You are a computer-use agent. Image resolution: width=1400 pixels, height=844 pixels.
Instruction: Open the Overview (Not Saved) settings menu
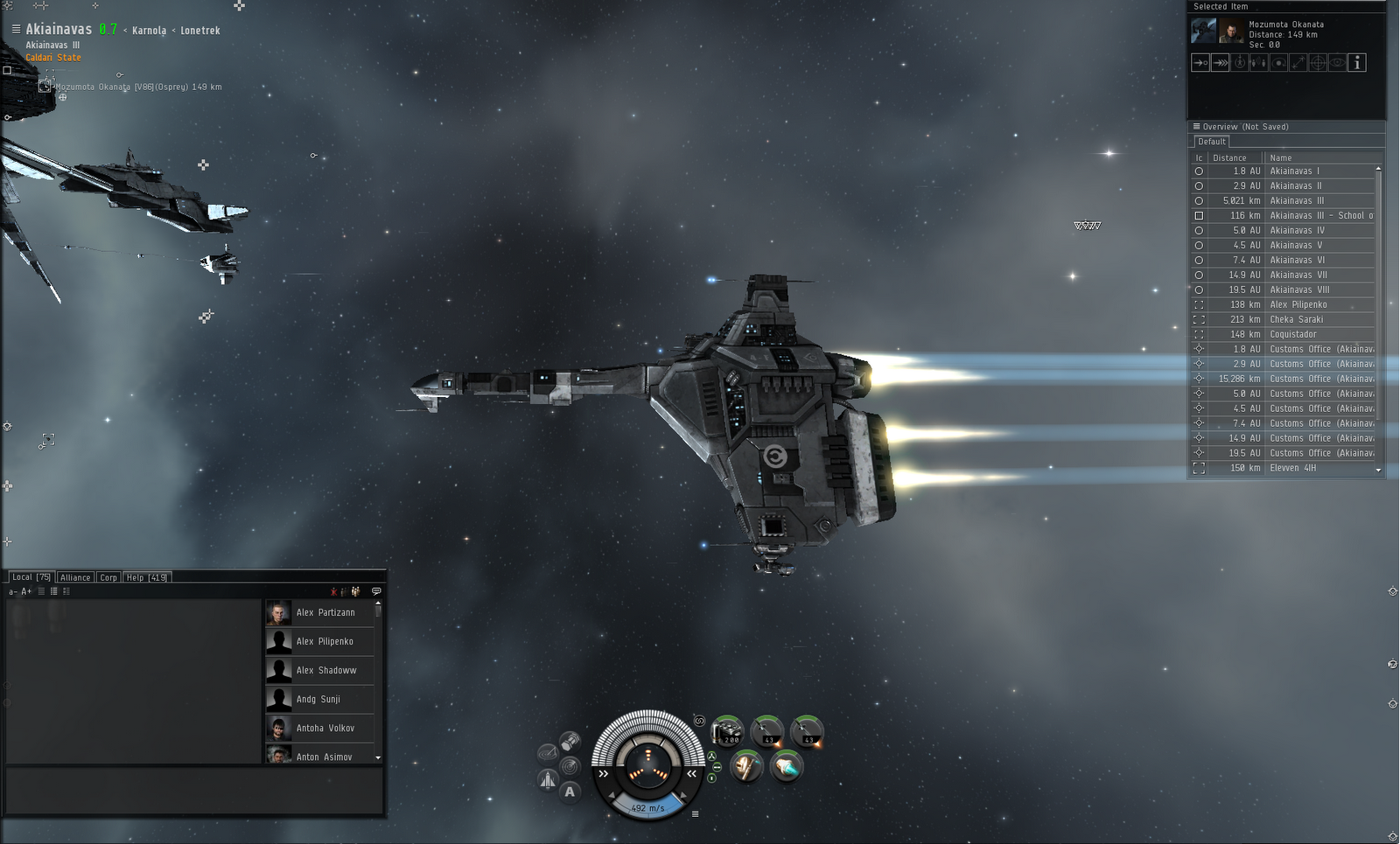point(1197,126)
